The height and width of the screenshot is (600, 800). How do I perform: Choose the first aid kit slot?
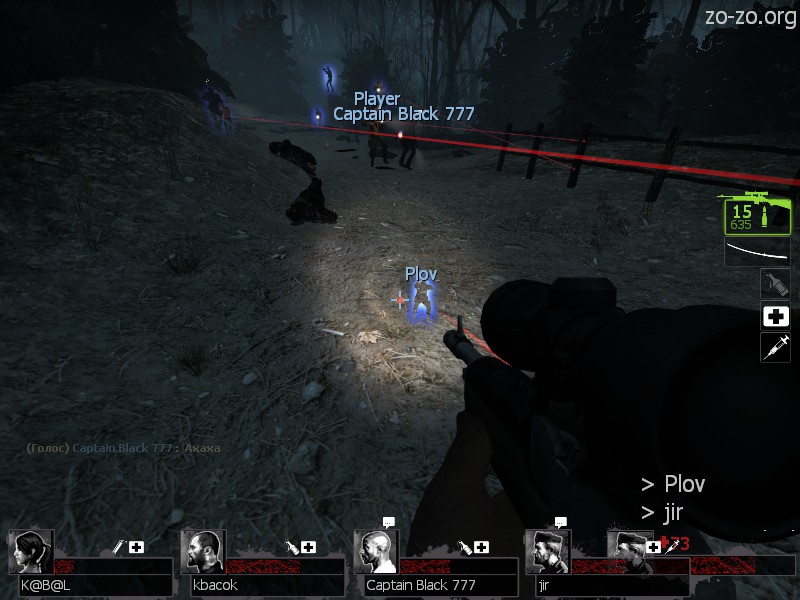pyautogui.click(x=775, y=317)
